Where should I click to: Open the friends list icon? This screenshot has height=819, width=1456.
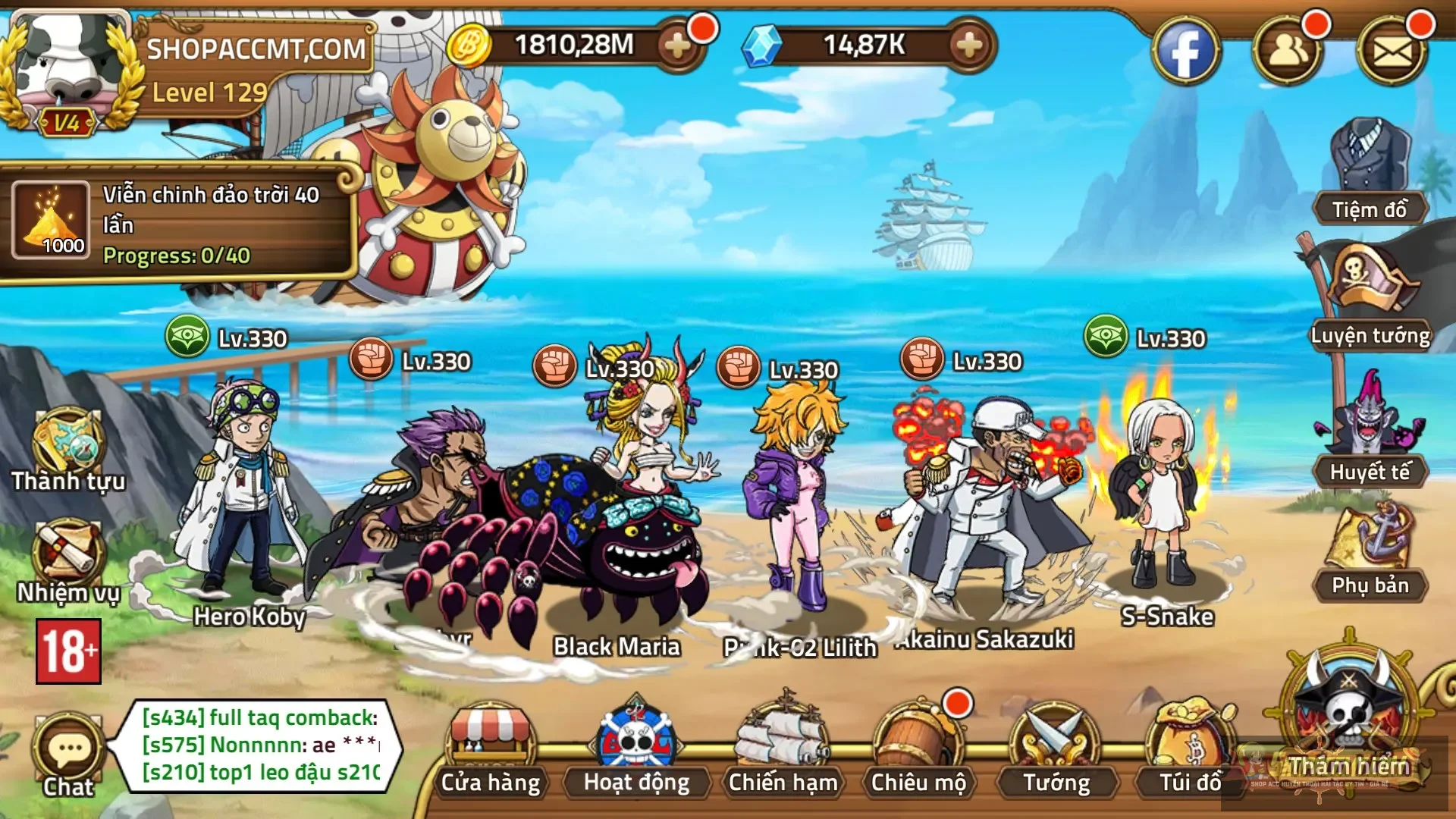coord(1288,50)
